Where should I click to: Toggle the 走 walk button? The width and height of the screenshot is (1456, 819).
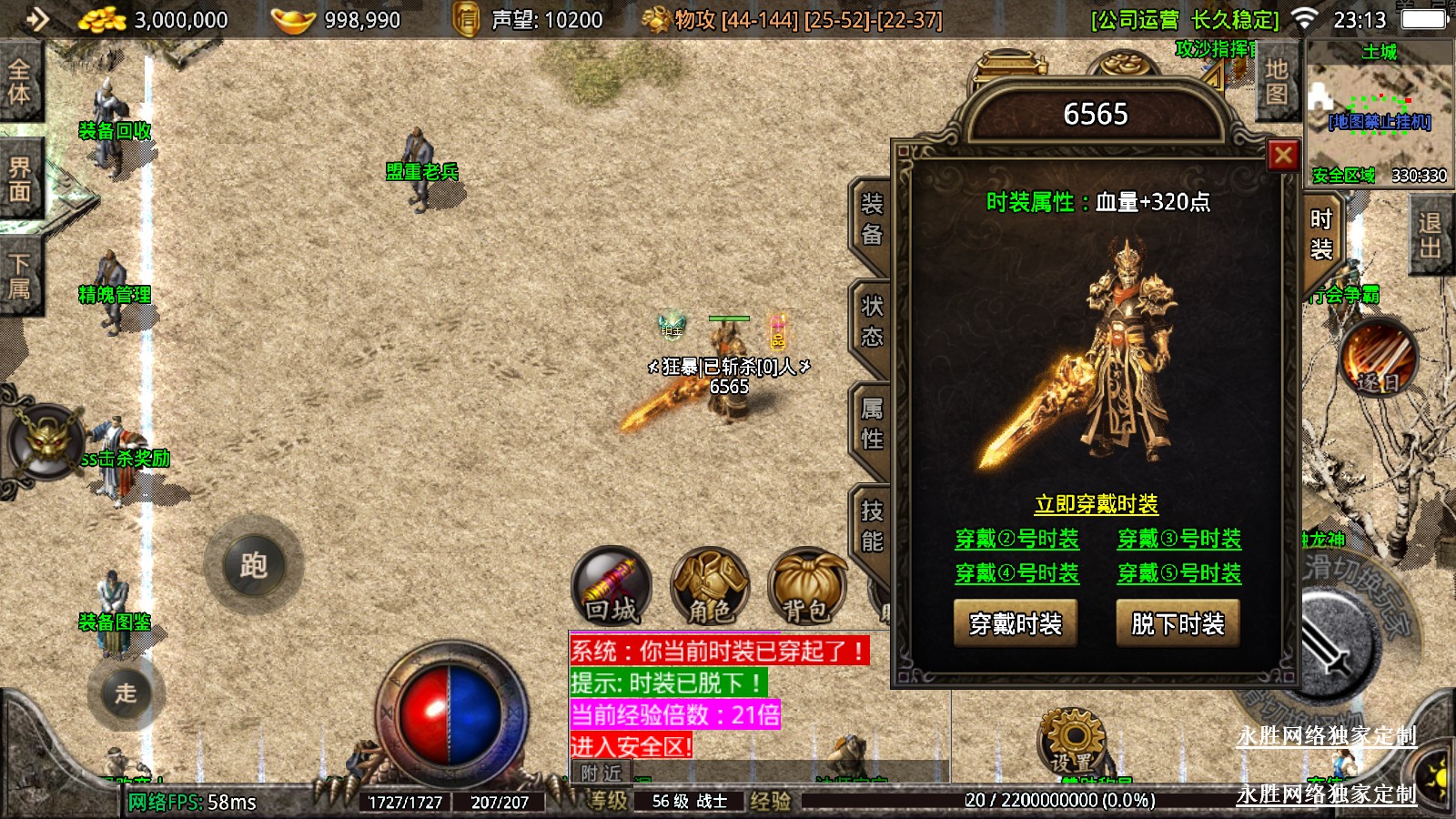pos(126,693)
